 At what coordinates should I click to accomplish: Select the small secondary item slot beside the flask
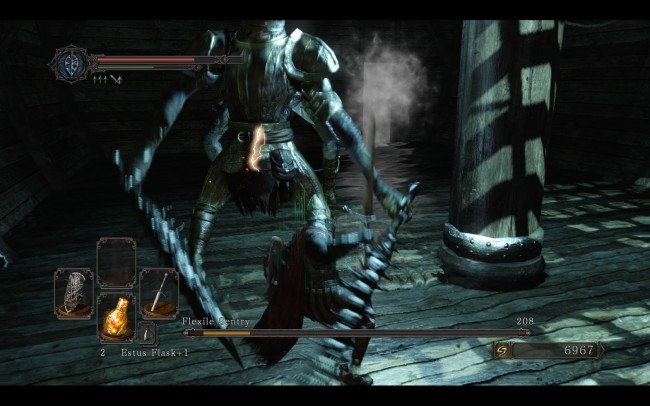click(147, 333)
